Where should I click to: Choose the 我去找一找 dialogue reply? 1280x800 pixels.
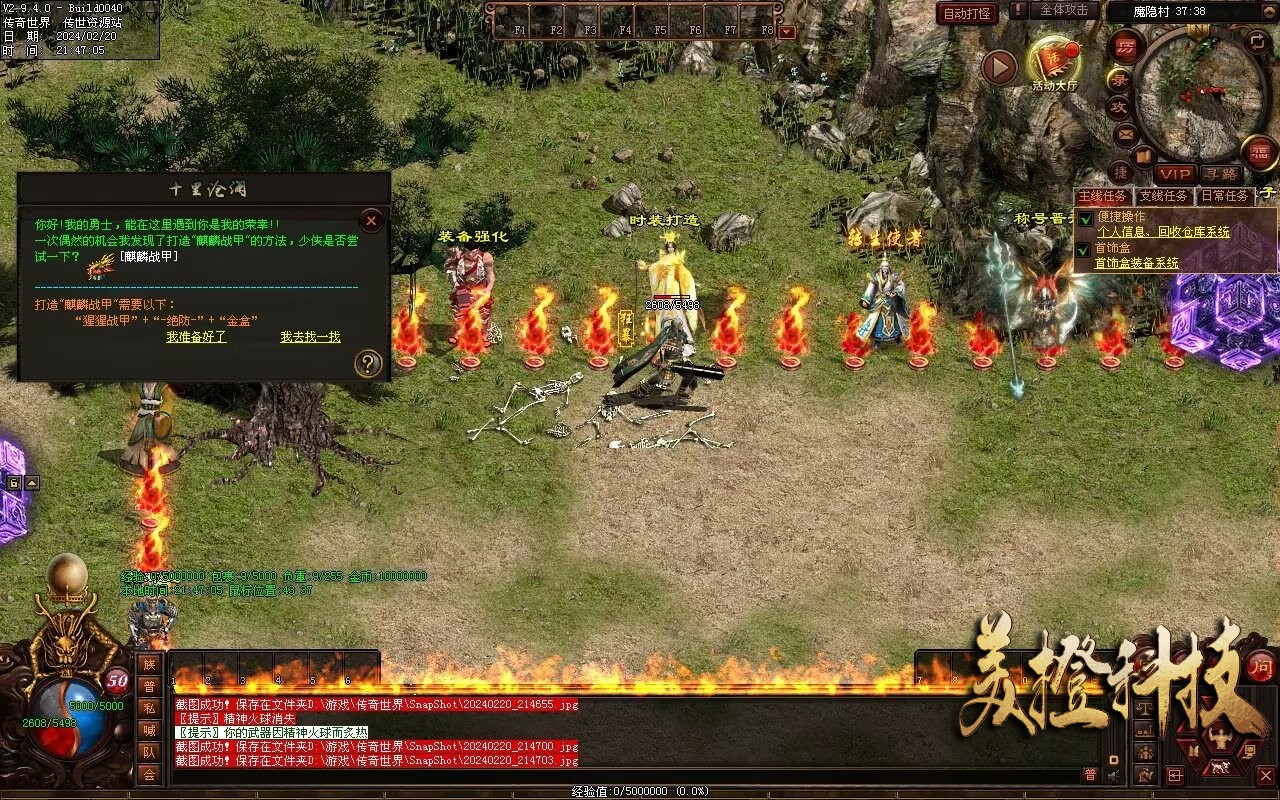pos(310,337)
